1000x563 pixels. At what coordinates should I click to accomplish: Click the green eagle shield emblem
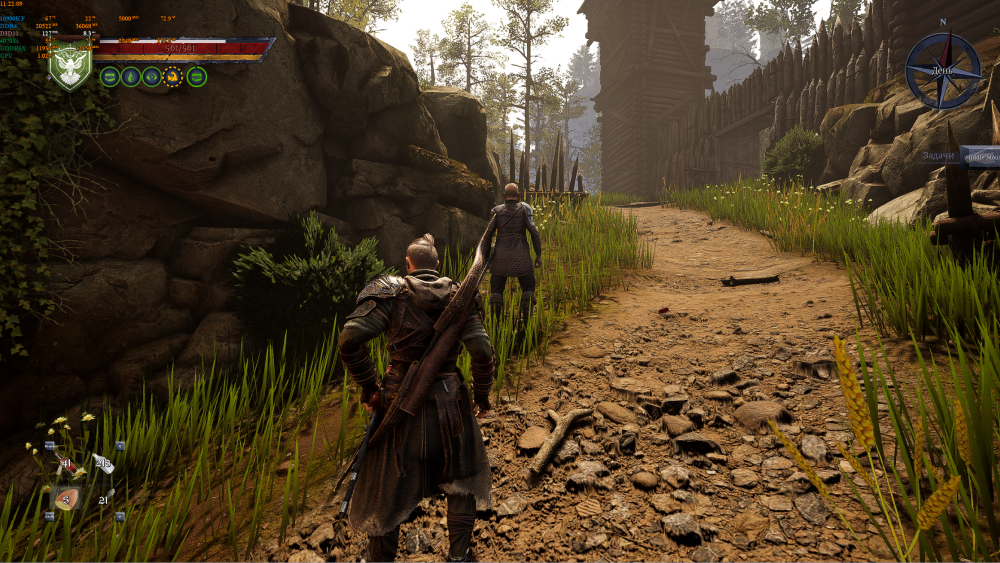[x=71, y=67]
